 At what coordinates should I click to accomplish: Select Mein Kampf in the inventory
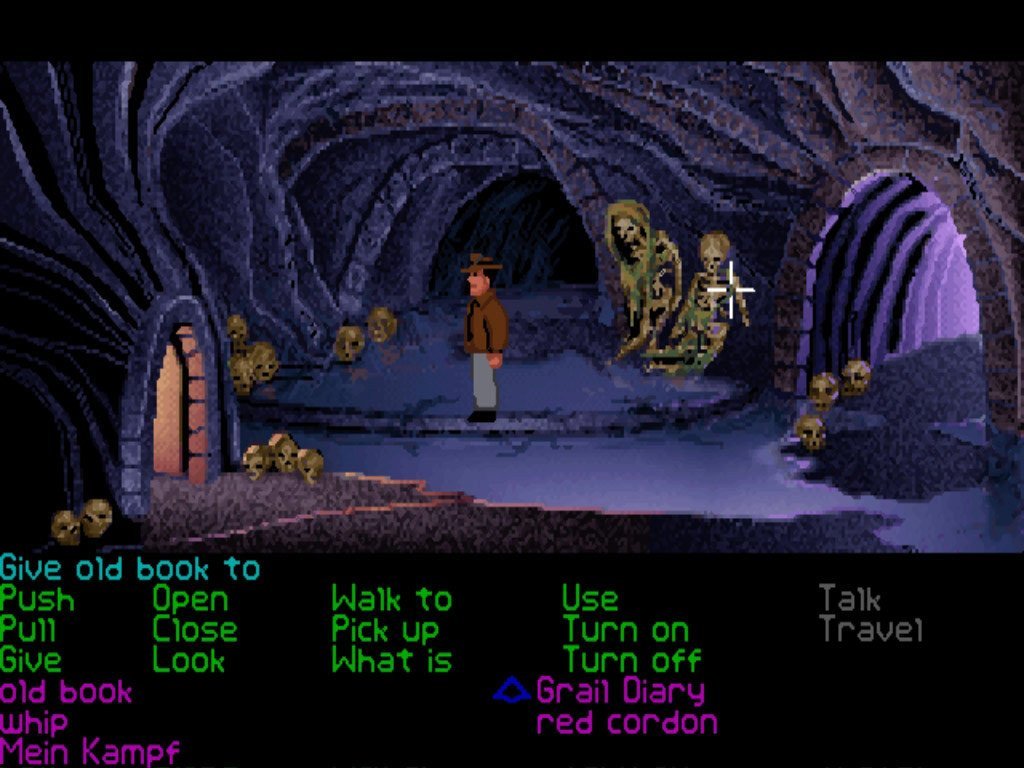pyautogui.click(x=90, y=750)
